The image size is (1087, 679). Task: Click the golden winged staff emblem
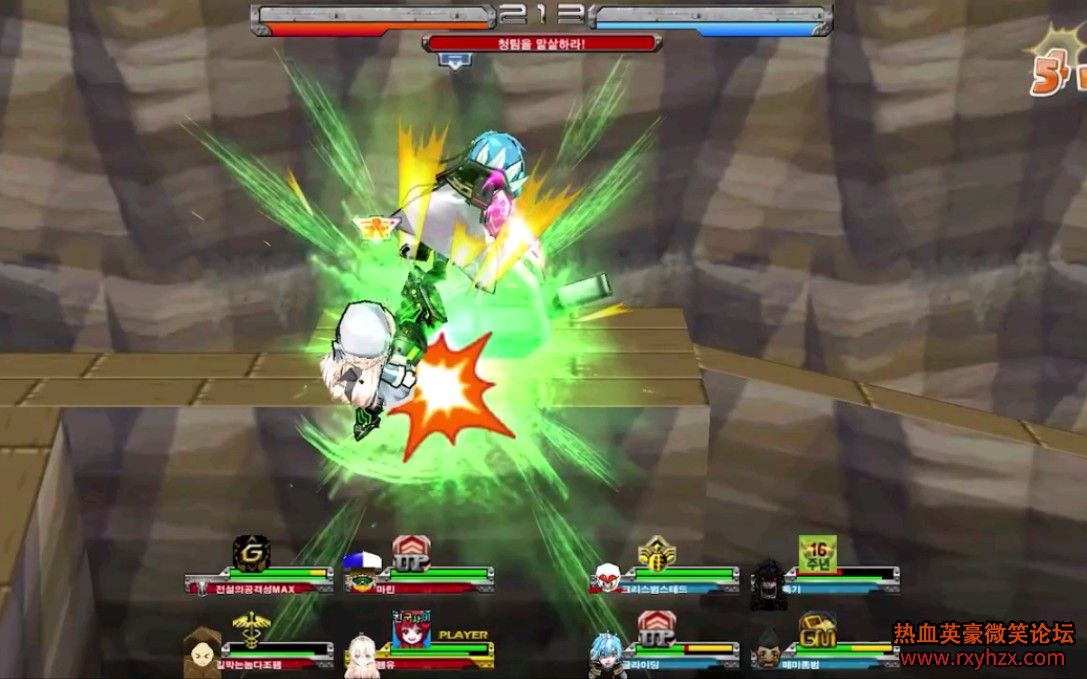point(249,628)
